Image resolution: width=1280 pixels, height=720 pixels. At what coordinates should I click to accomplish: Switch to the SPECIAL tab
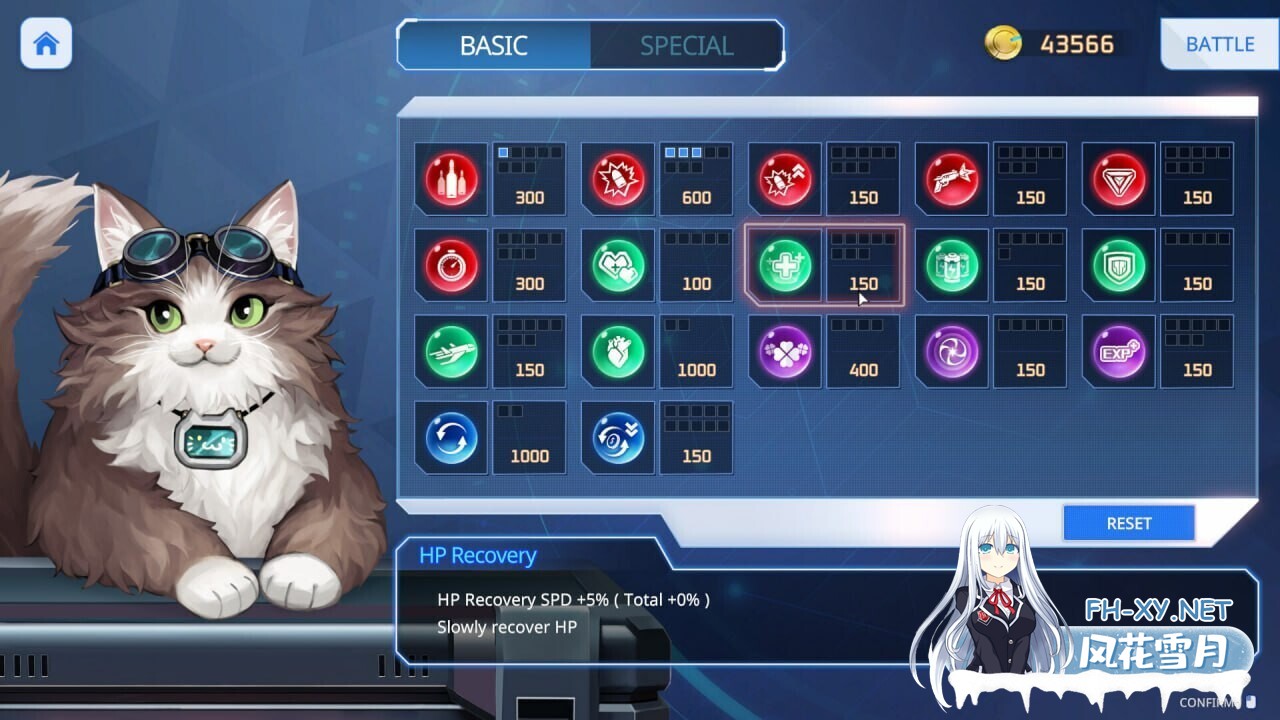coord(686,45)
